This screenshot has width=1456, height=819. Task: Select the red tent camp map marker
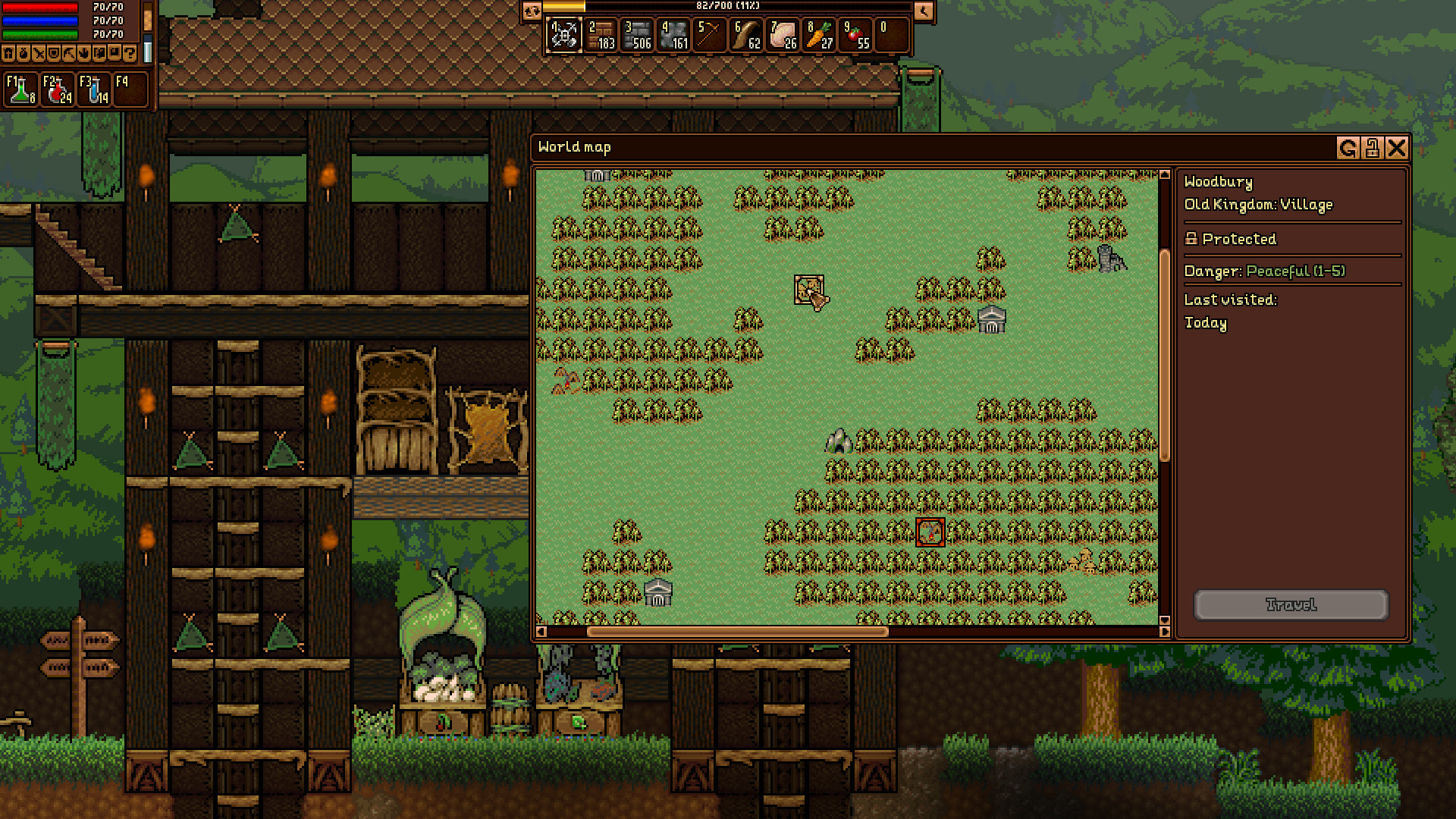[x=565, y=381]
